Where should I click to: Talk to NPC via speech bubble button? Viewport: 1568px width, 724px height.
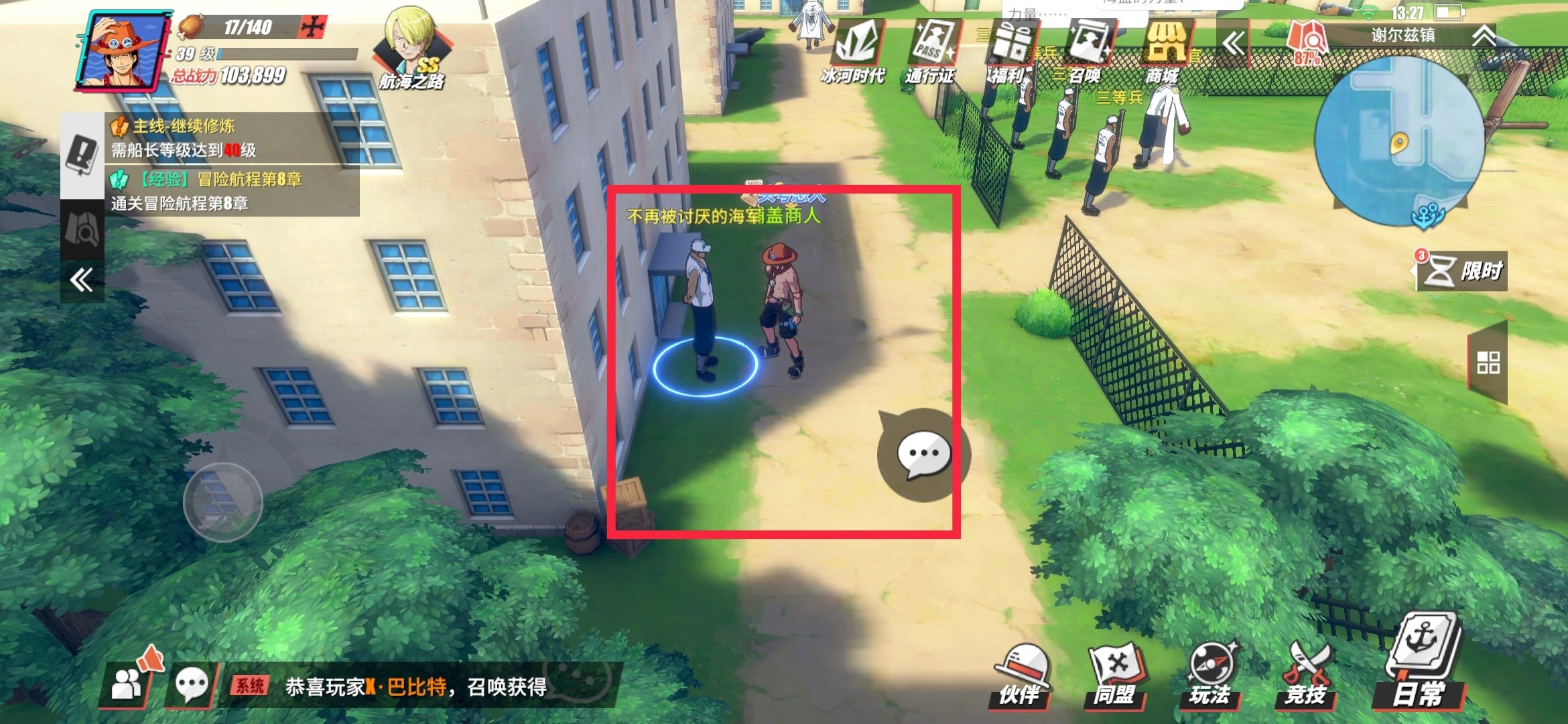click(923, 455)
